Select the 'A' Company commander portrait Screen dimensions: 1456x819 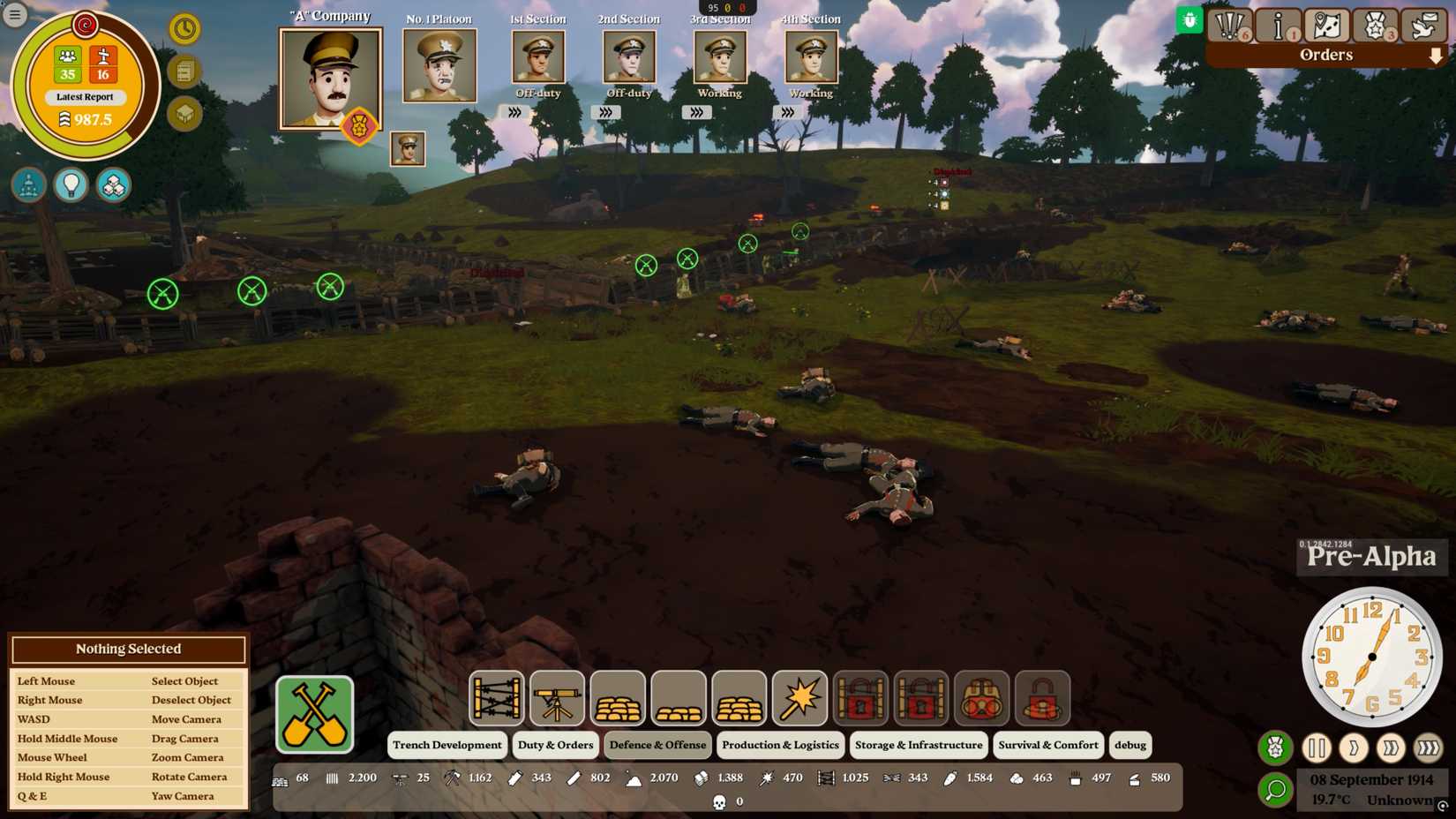pos(329,79)
